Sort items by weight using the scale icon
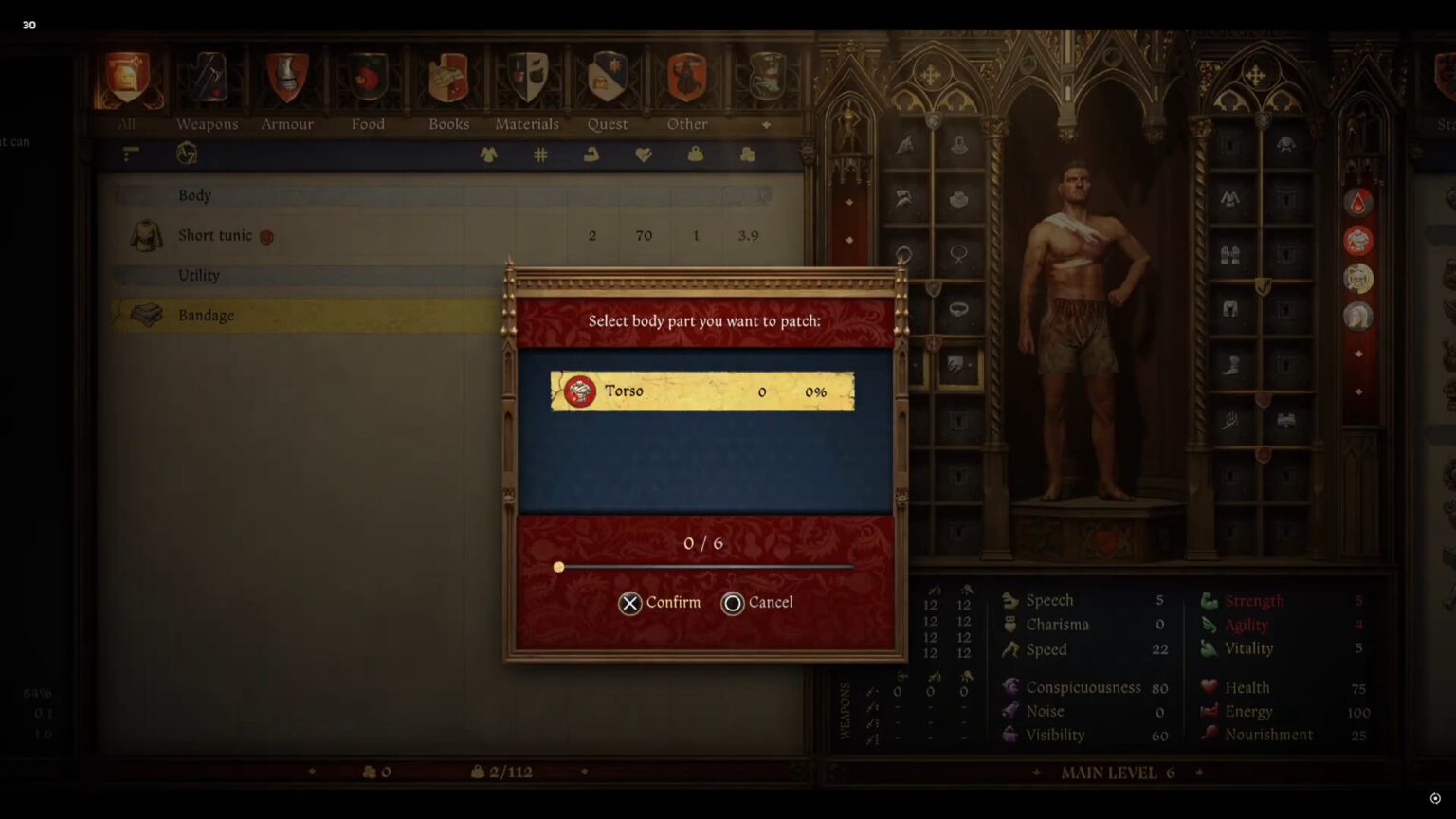 point(695,155)
